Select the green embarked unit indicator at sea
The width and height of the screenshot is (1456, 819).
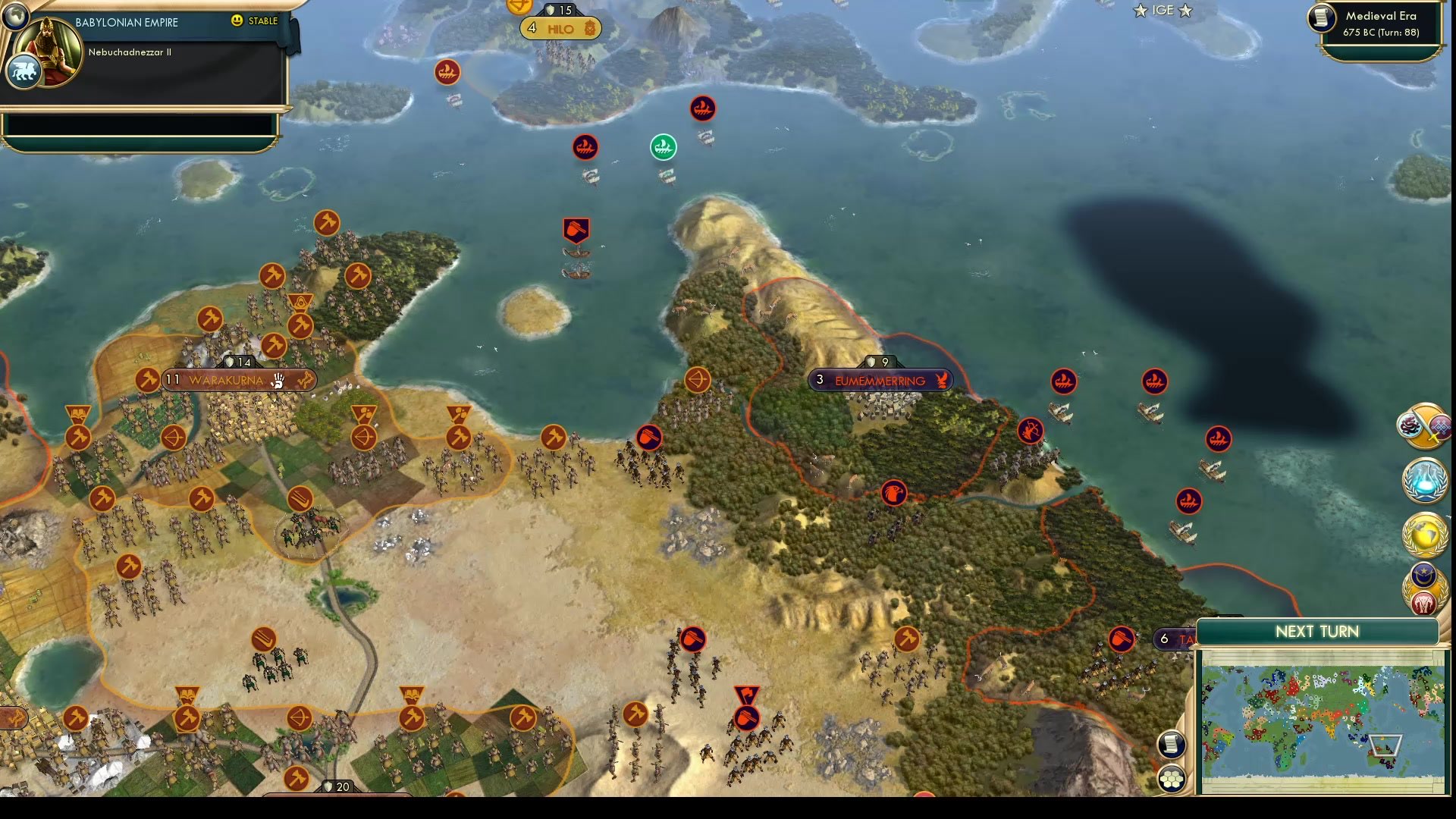pyautogui.click(x=664, y=147)
